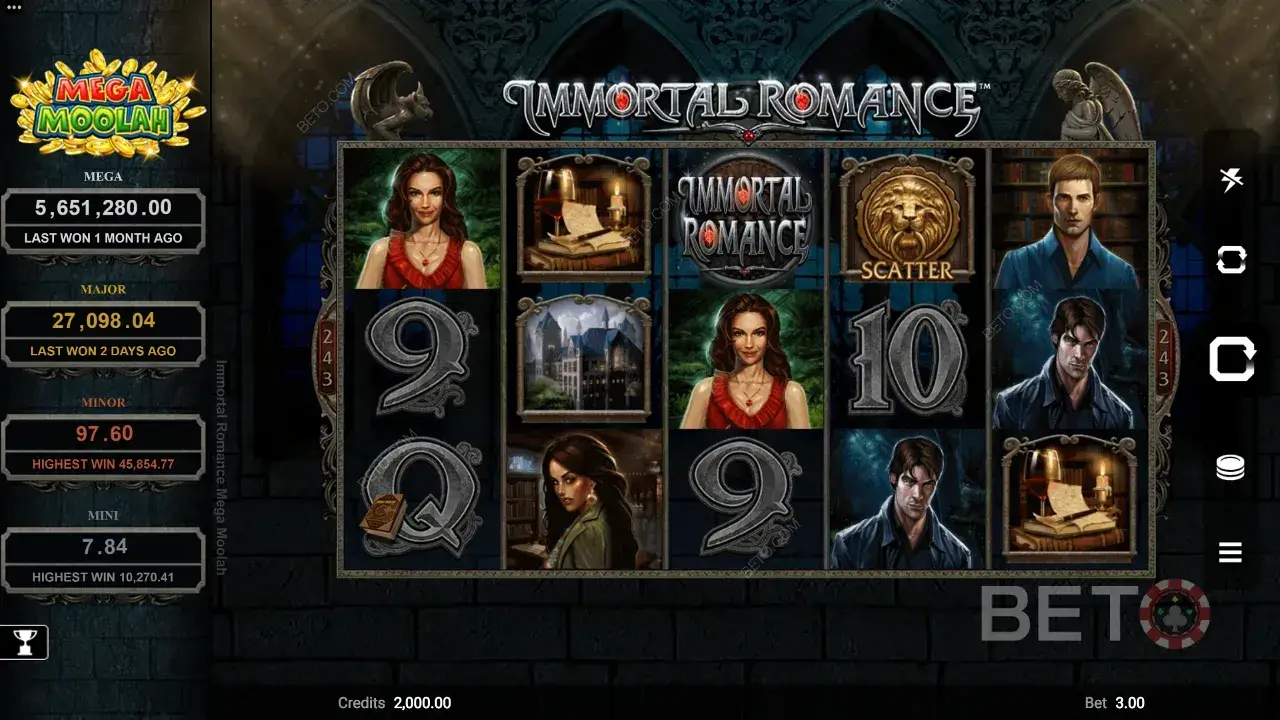Click the trophy achievements icon
The image size is (1280, 720).
tap(22, 642)
